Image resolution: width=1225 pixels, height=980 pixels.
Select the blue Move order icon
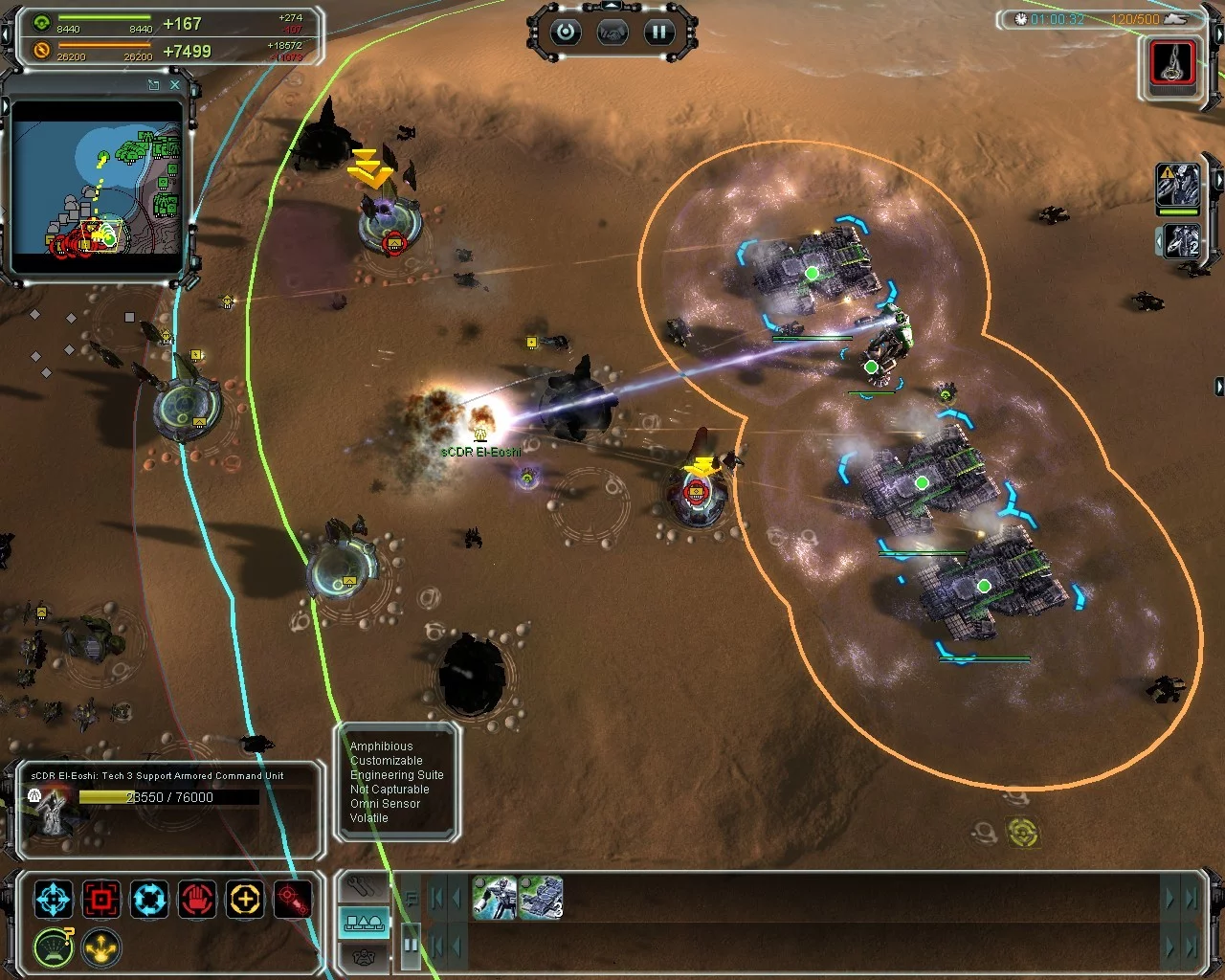click(x=54, y=900)
